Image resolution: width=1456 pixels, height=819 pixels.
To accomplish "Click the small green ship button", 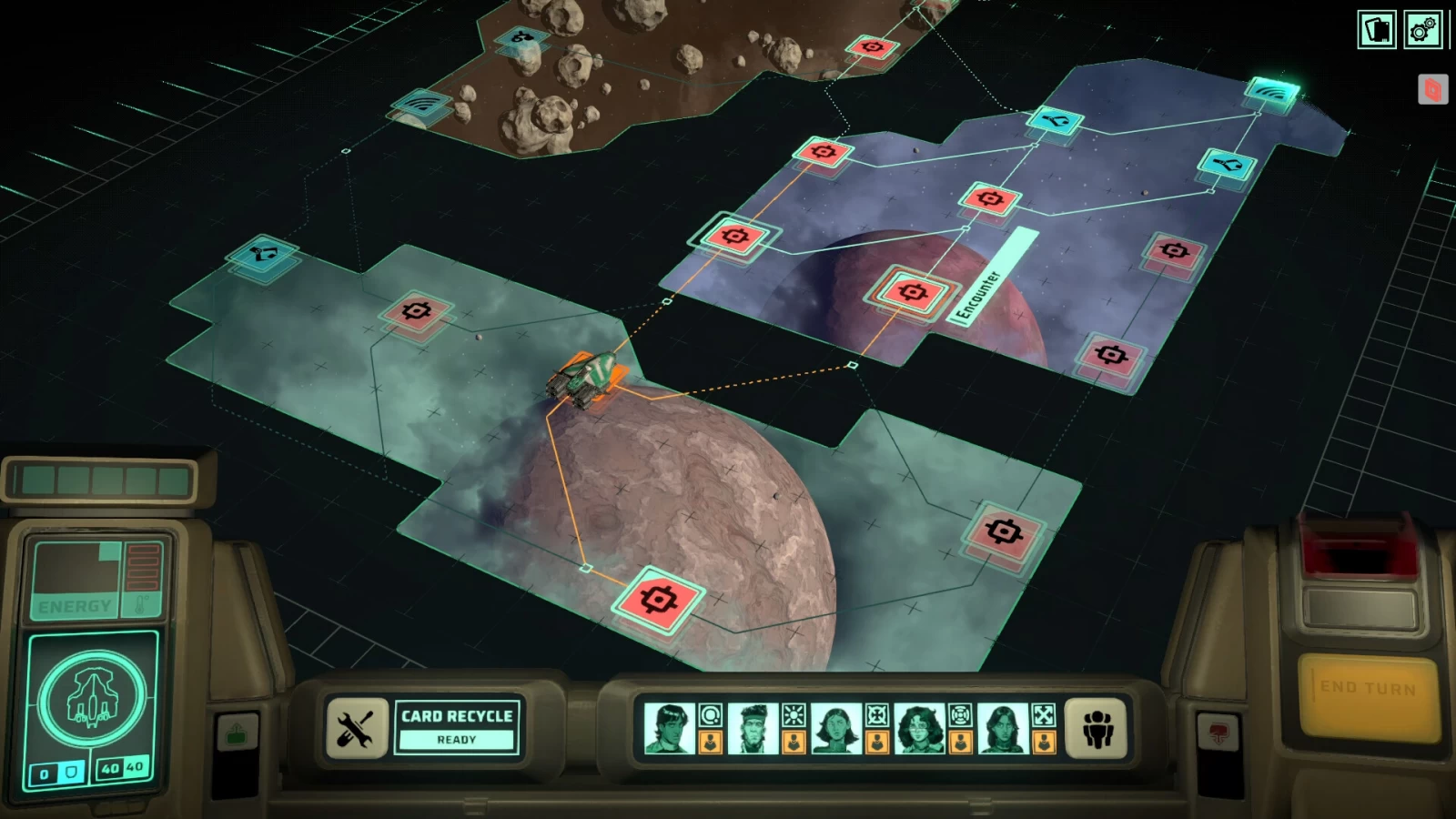I will click(x=237, y=733).
